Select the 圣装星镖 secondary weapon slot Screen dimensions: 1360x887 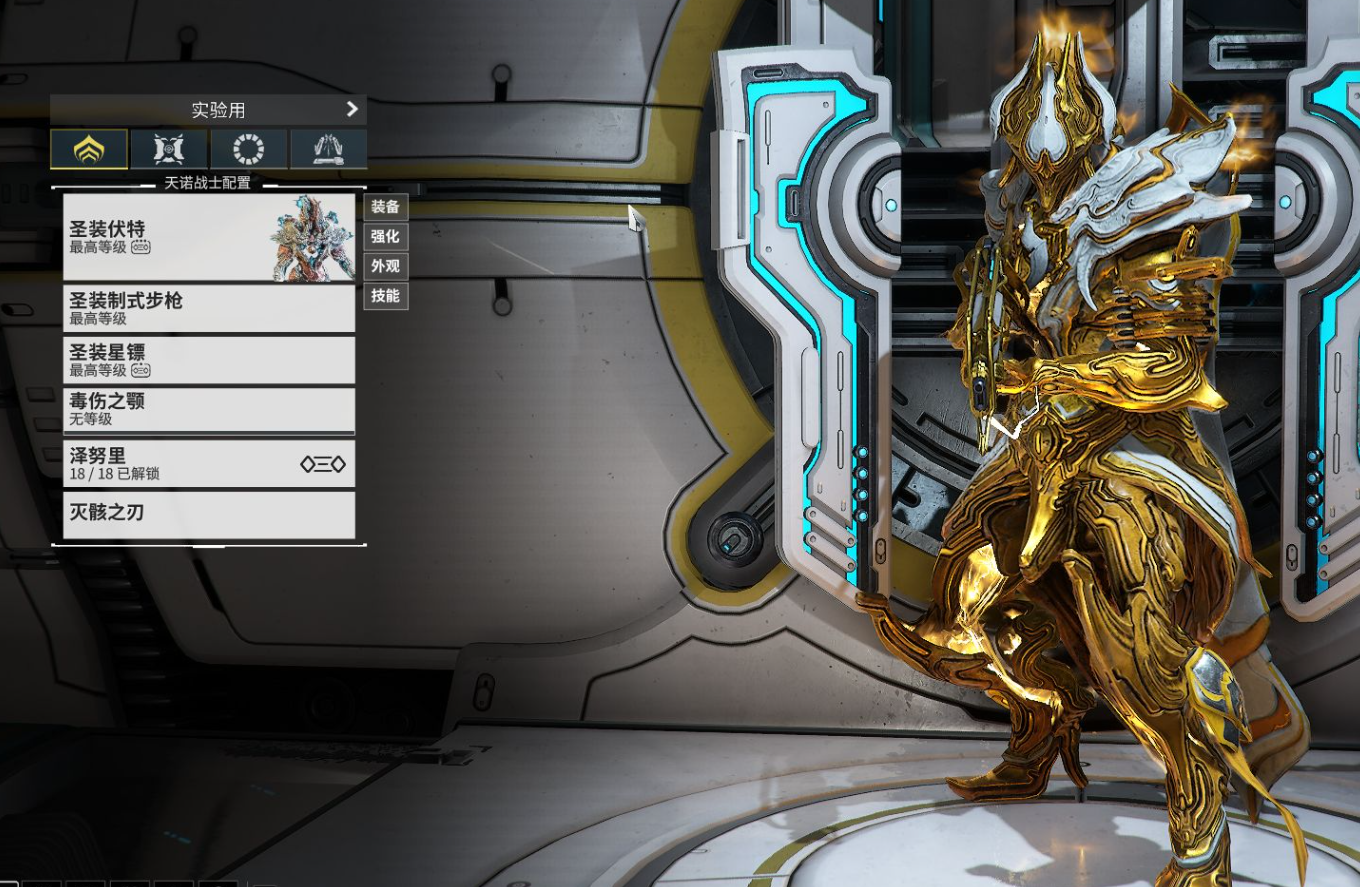click(x=208, y=360)
